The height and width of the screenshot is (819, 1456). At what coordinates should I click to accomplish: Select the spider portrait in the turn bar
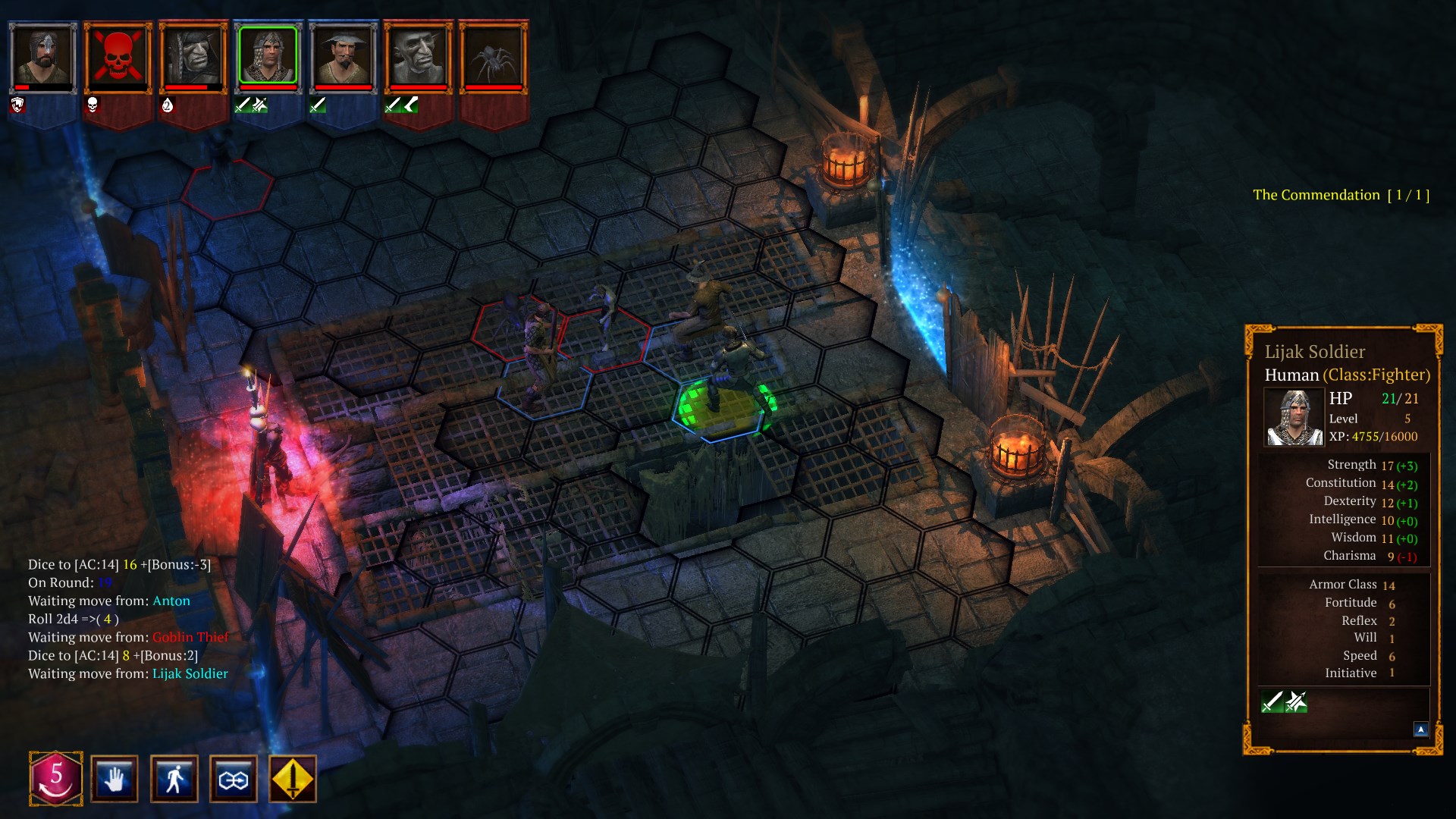[x=493, y=58]
